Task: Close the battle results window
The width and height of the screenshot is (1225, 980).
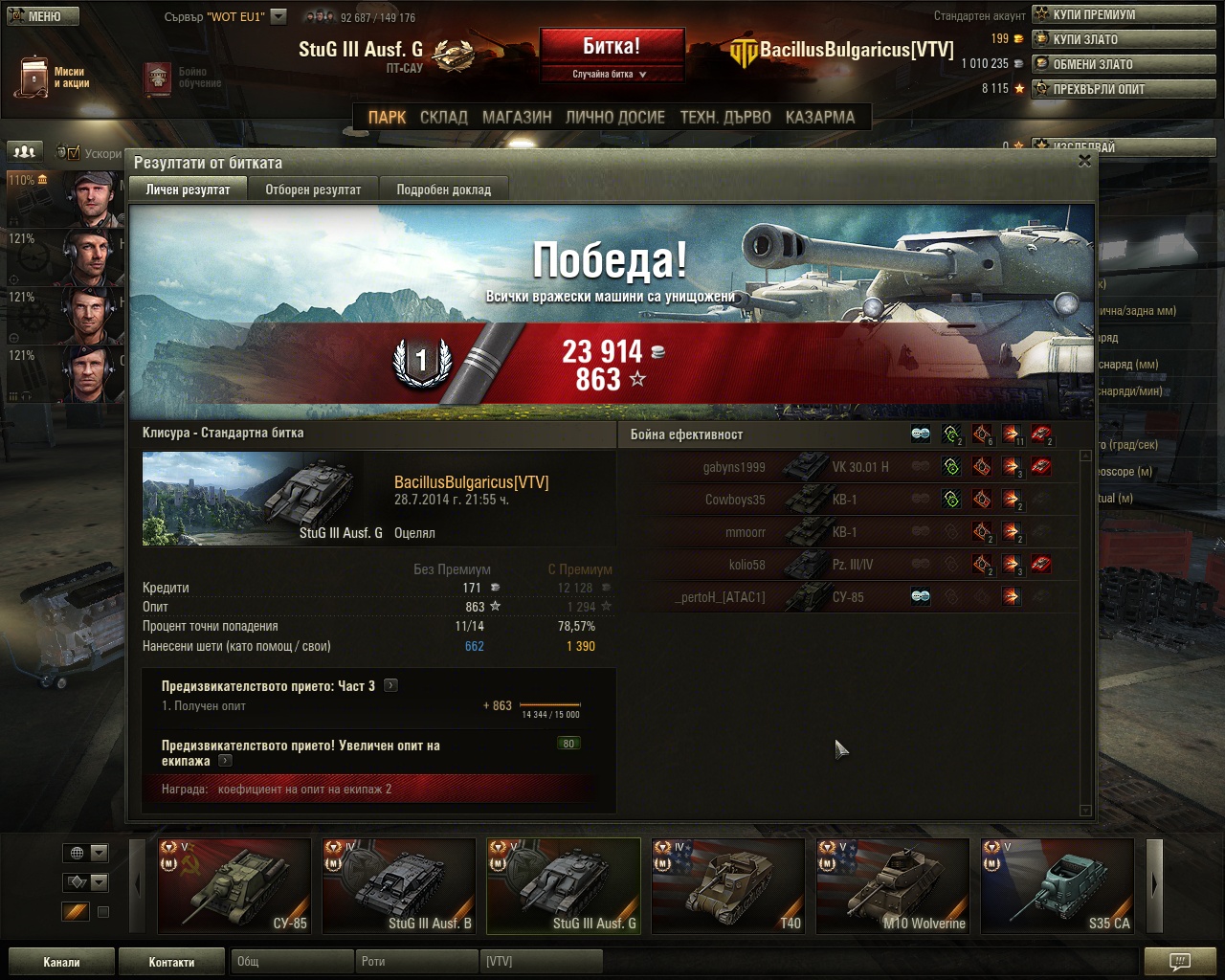Action: [1084, 161]
